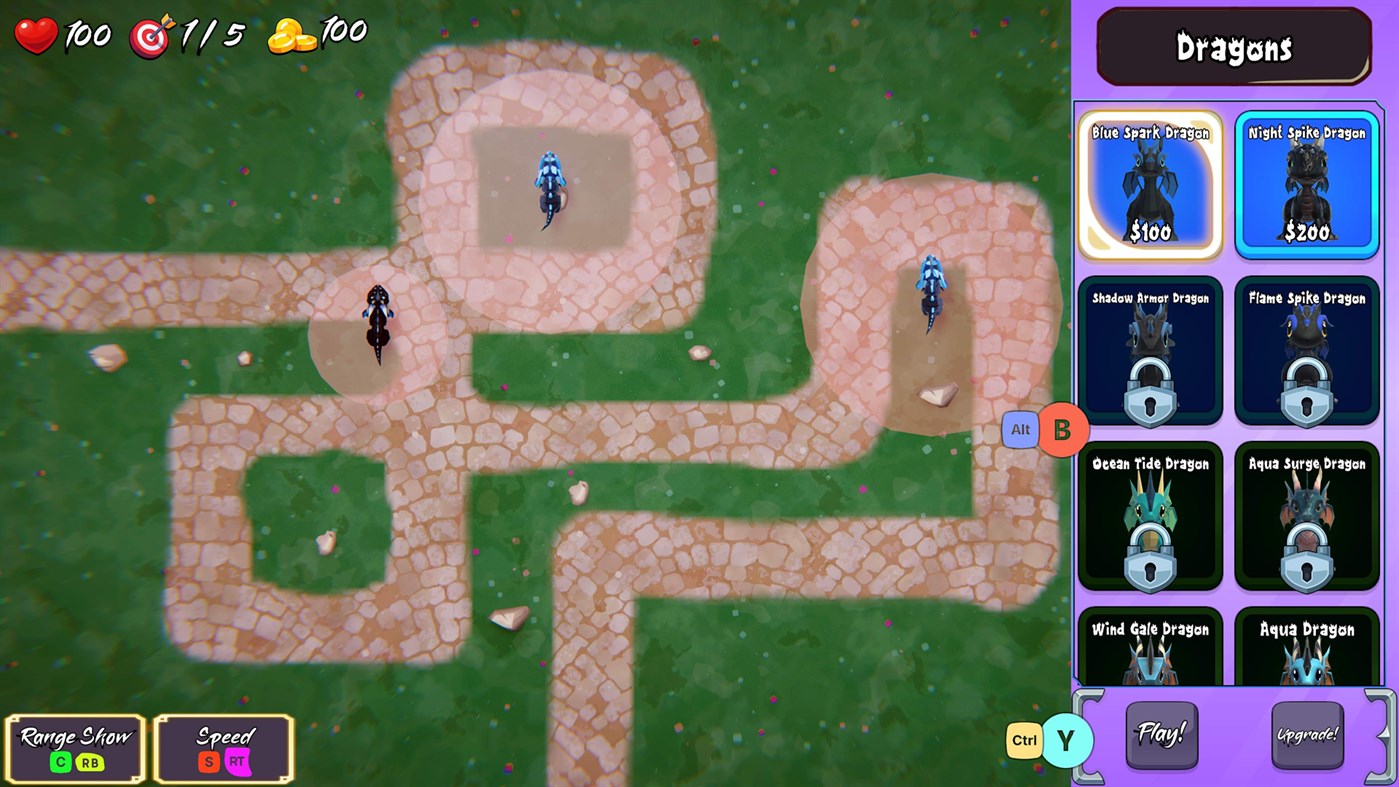
Task: Click the Ctrl key badge beside the Y button
Action: point(1024,739)
